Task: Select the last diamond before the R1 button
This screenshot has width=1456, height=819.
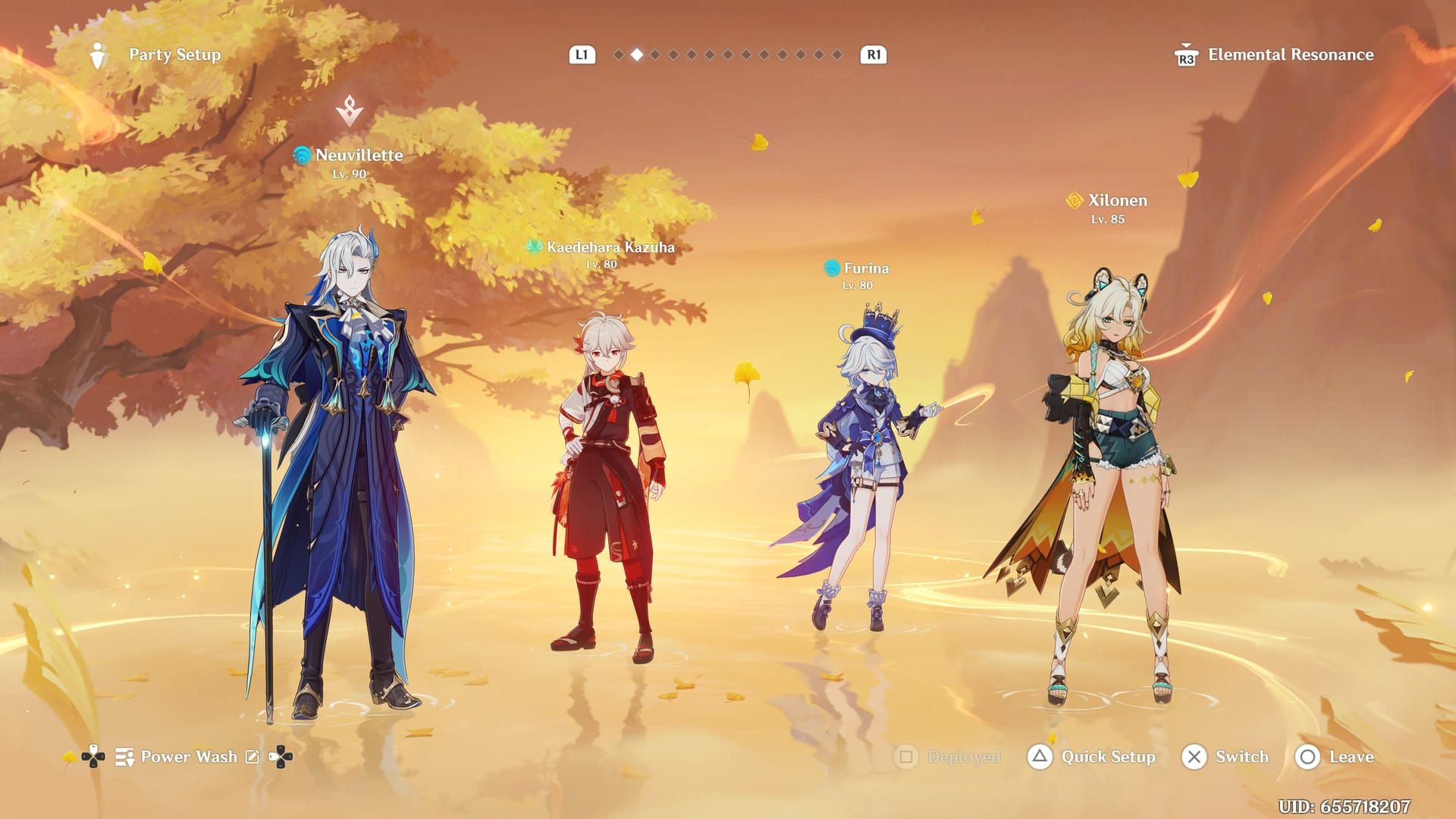Action: click(837, 55)
